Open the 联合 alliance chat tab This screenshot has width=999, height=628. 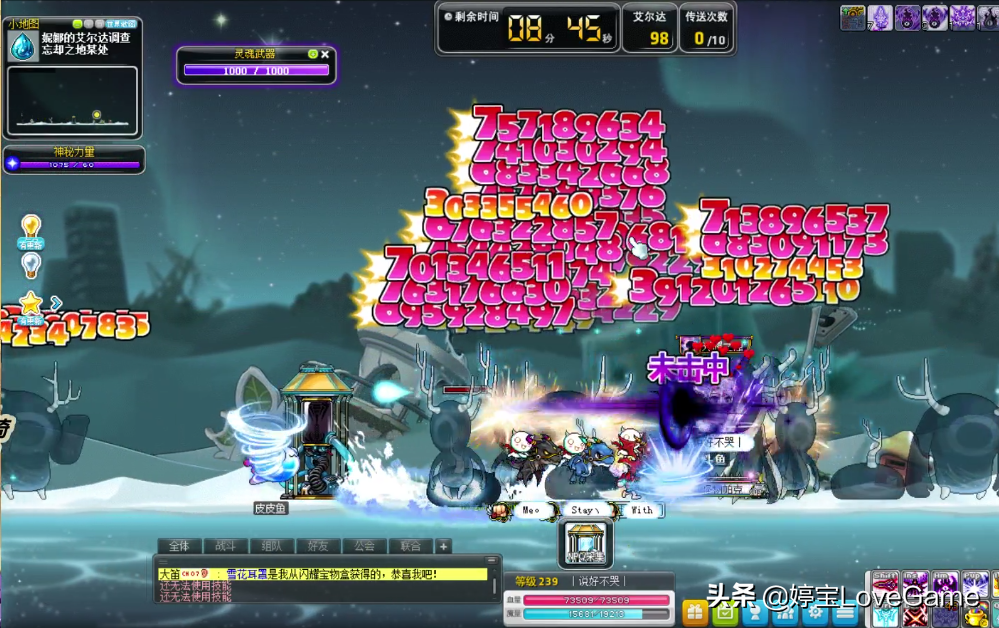tap(410, 546)
